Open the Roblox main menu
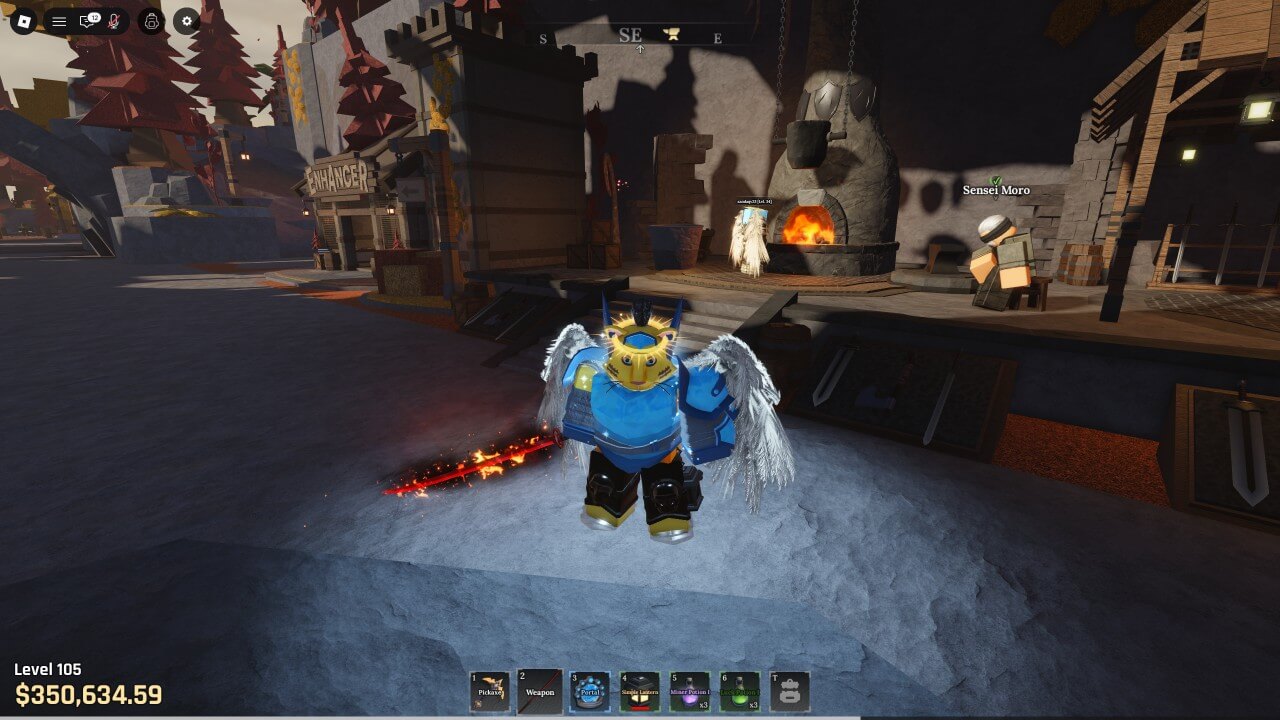Screen dimensions: 1280x720 point(24,21)
